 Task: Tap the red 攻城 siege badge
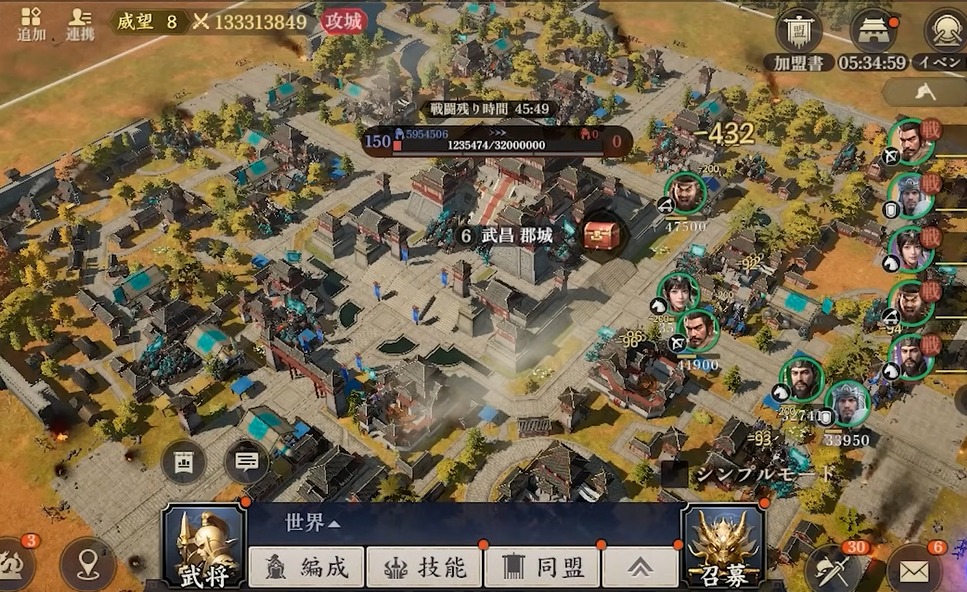click(x=344, y=21)
